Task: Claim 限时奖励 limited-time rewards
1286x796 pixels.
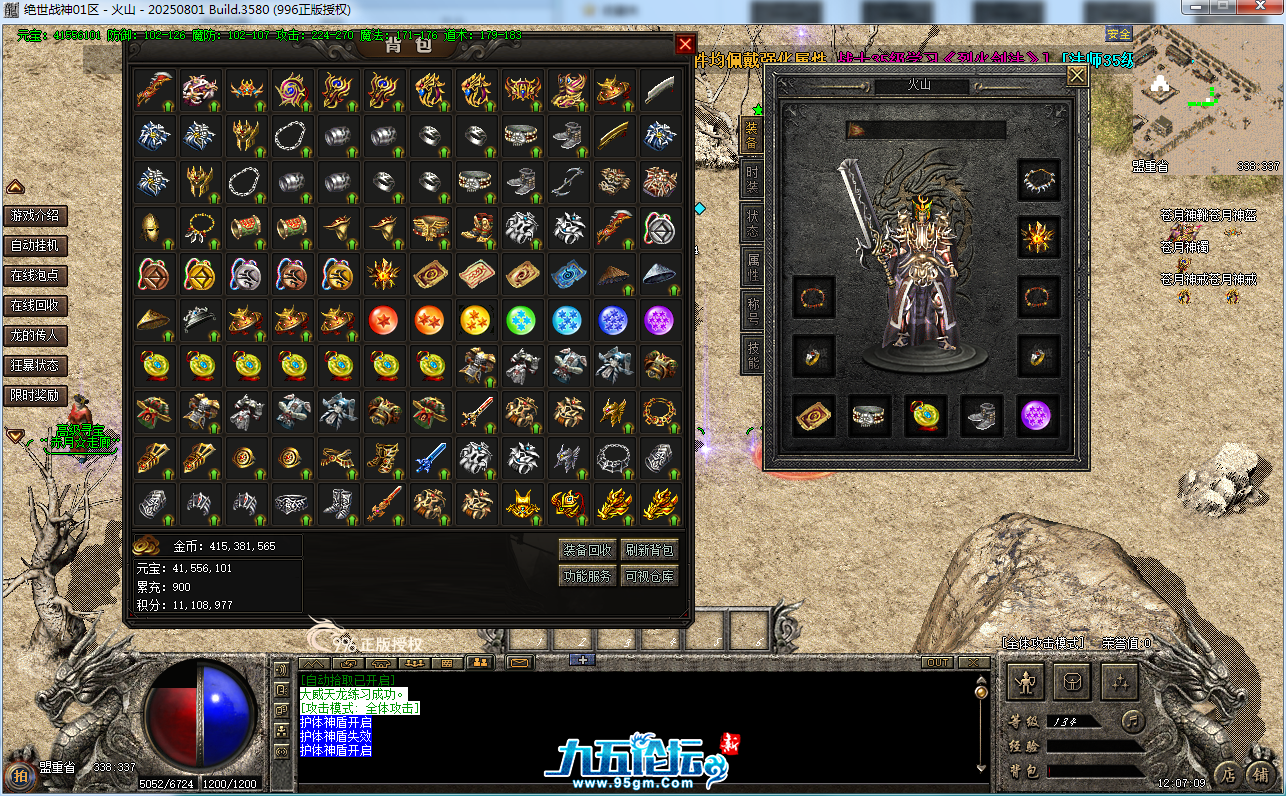Action: click(x=35, y=396)
